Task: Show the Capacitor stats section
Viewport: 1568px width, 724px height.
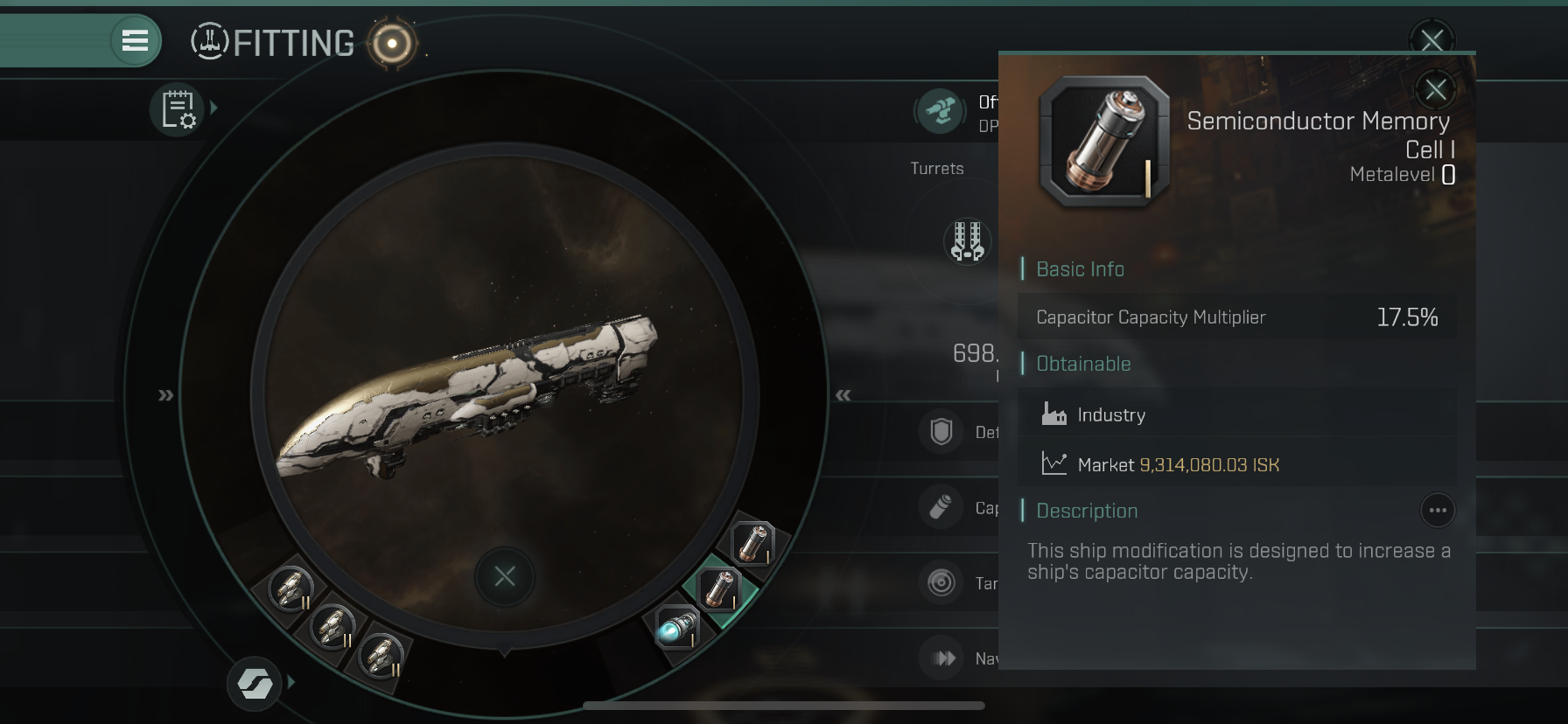Action: click(x=941, y=507)
